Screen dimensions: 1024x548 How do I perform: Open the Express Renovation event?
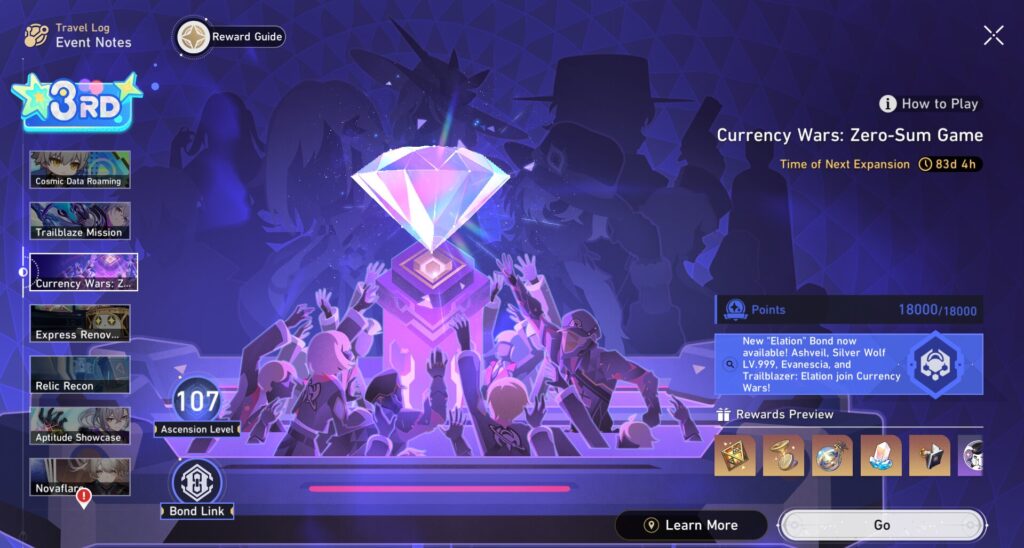click(x=80, y=323)
